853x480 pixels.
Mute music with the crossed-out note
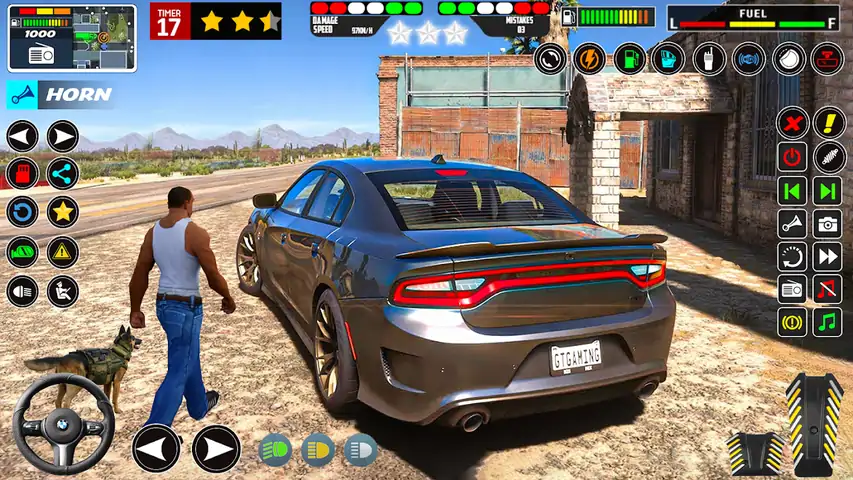827,289
